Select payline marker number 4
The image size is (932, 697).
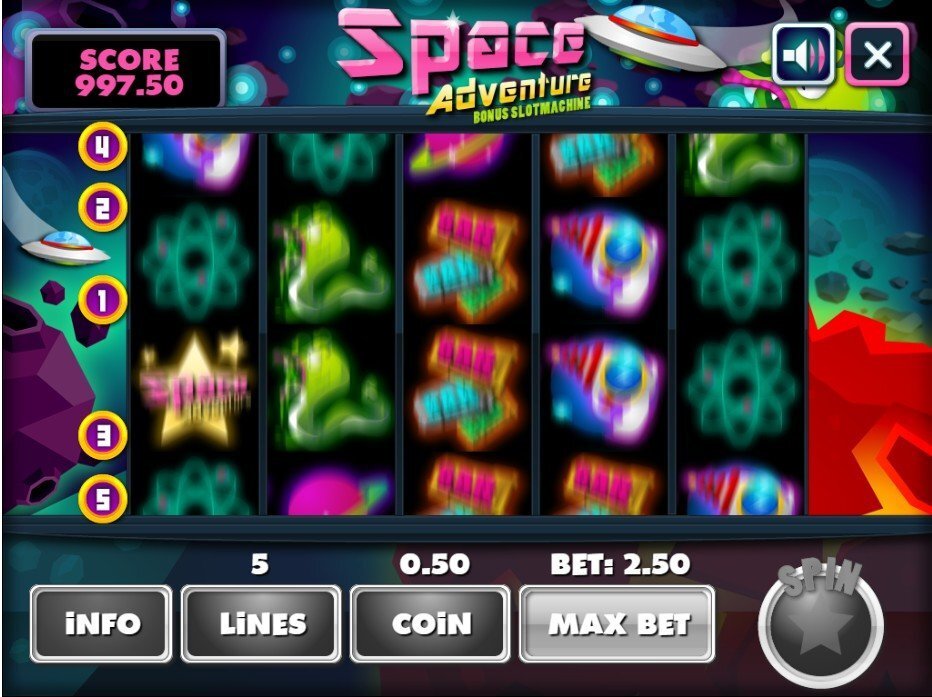[103, 147]
